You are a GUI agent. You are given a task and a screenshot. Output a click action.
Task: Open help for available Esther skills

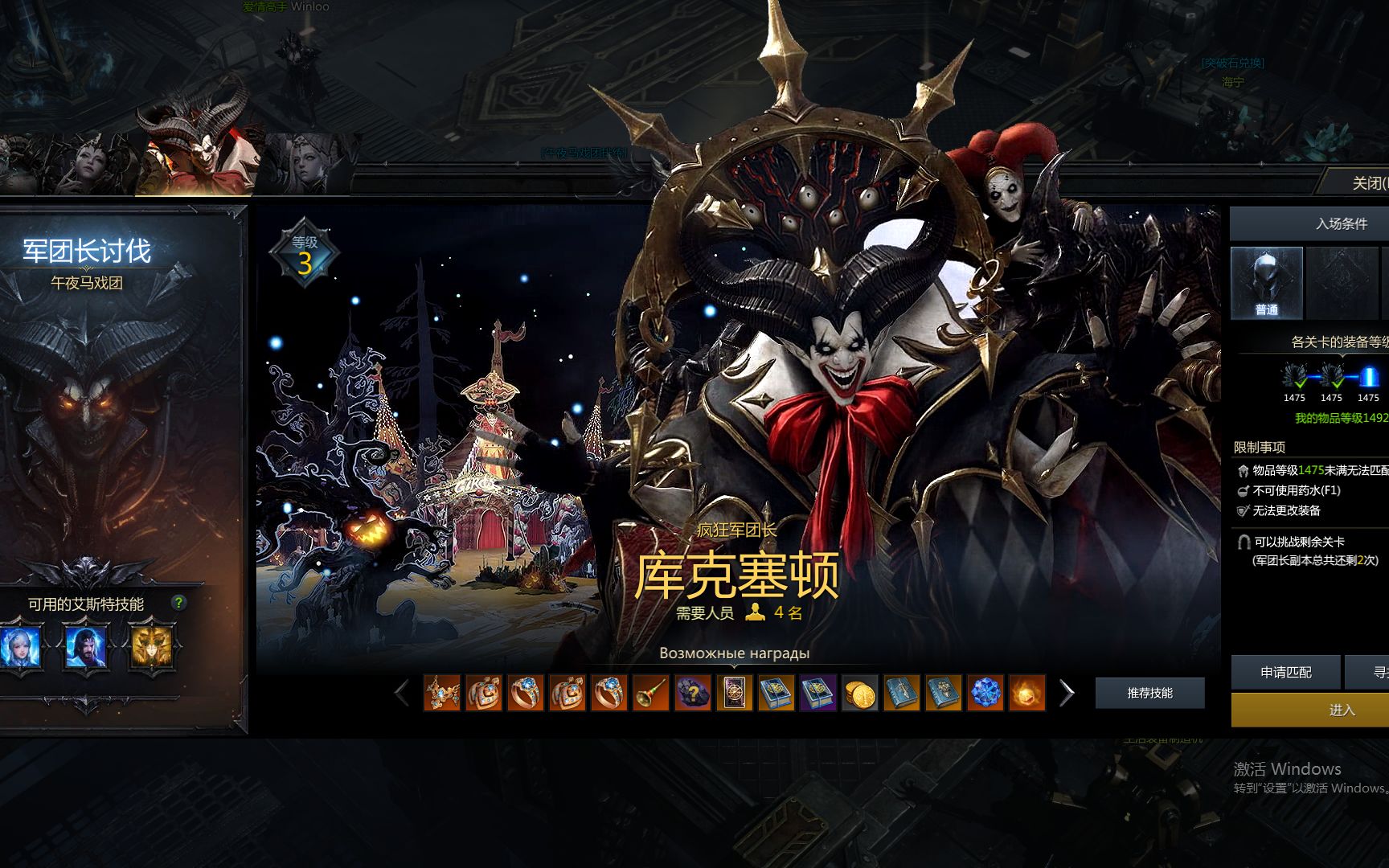[x=178, y=603]
